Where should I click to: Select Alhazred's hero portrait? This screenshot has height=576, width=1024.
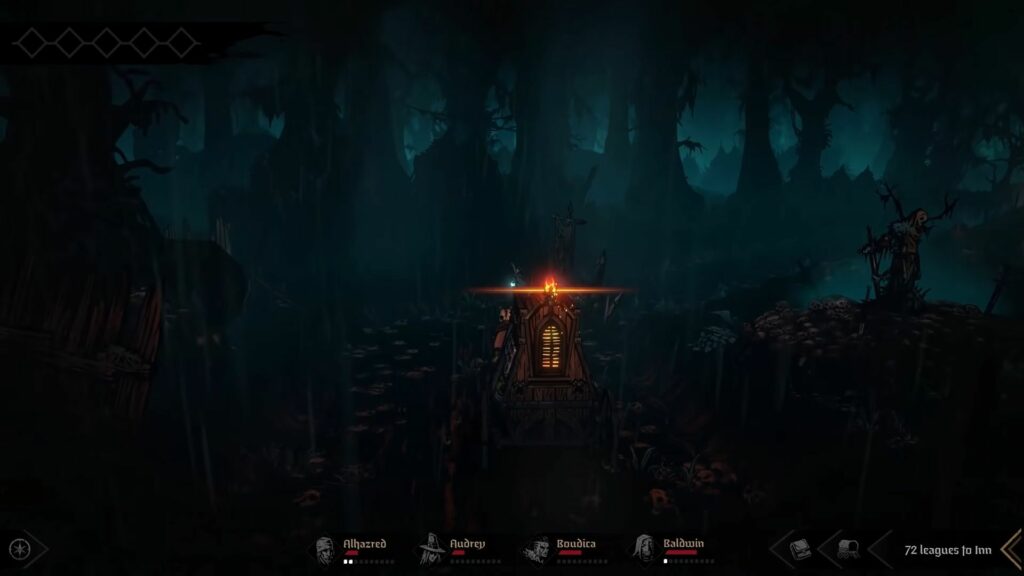326,549
